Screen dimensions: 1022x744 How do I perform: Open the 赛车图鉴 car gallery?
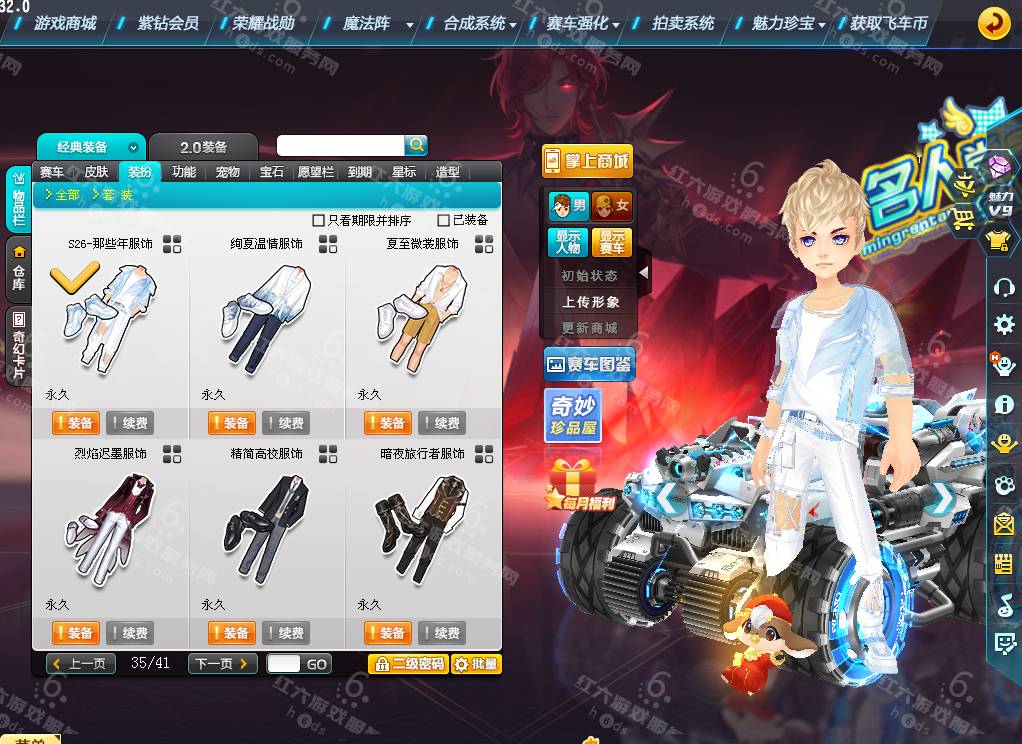[x=589, y=365]
